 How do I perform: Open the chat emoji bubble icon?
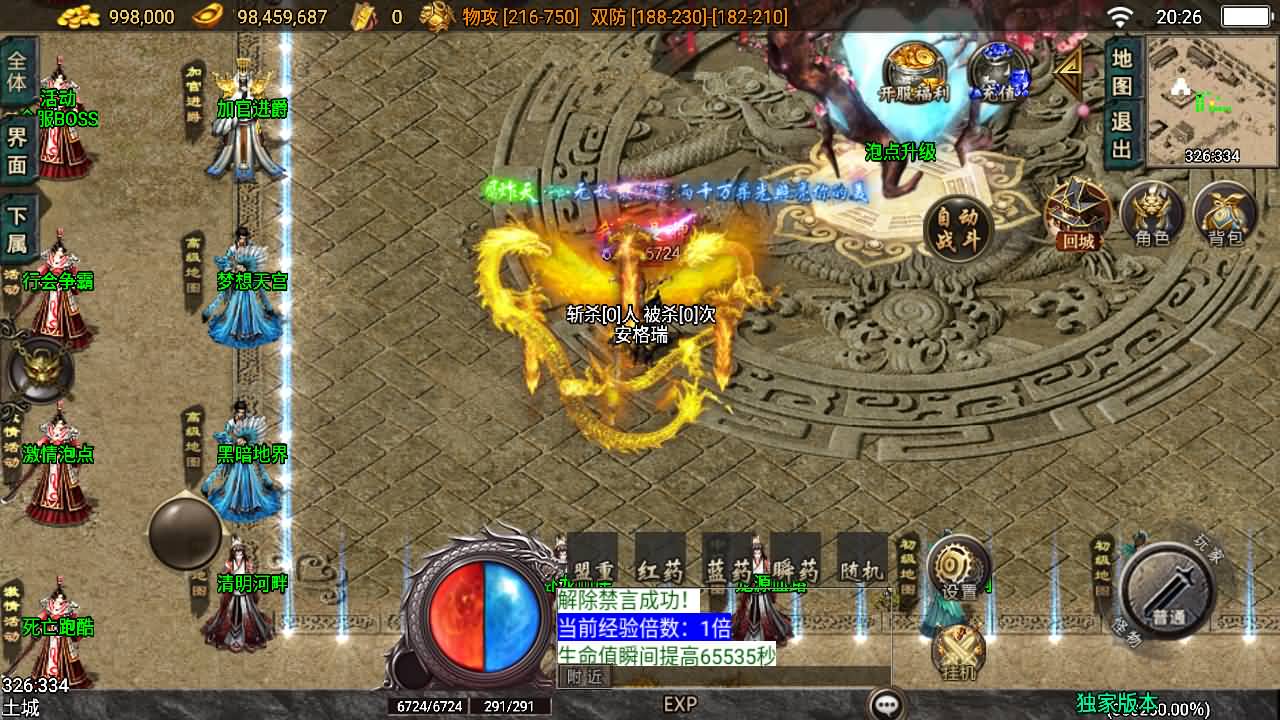click(x=884, y=703)
